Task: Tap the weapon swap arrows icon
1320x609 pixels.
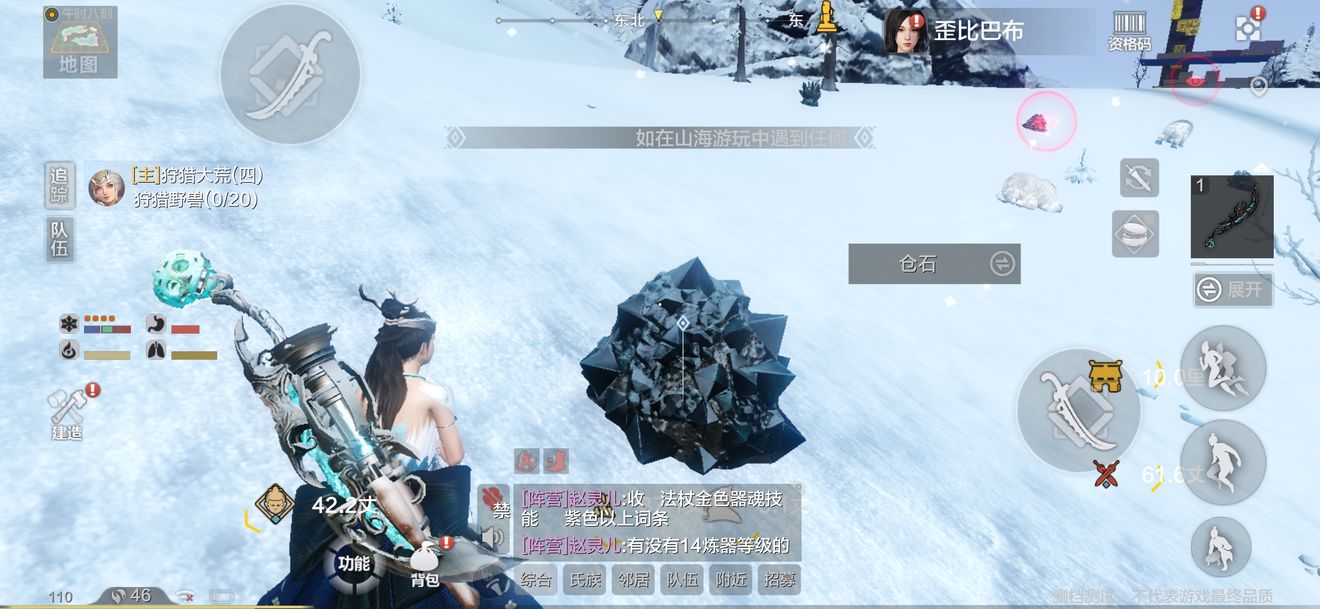Action: 1139,178
